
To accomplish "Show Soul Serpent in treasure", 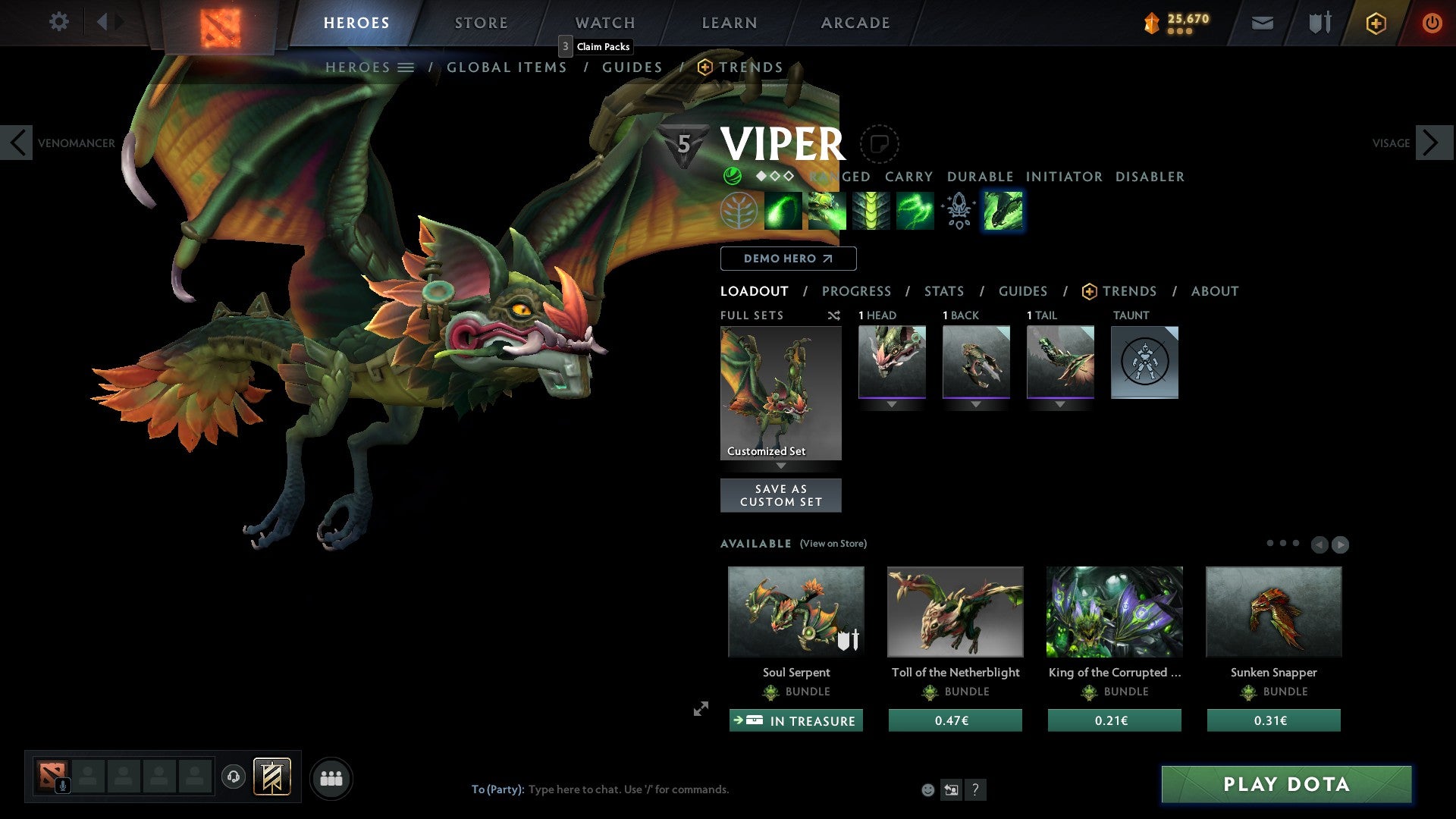I will click(795, 720).
